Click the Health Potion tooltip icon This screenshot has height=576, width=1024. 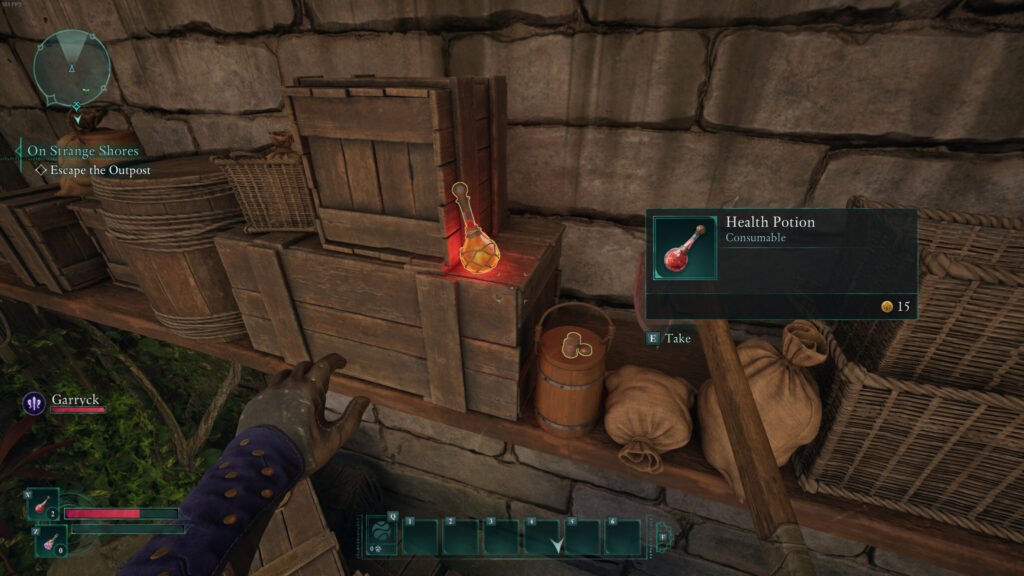click(685, 248)
